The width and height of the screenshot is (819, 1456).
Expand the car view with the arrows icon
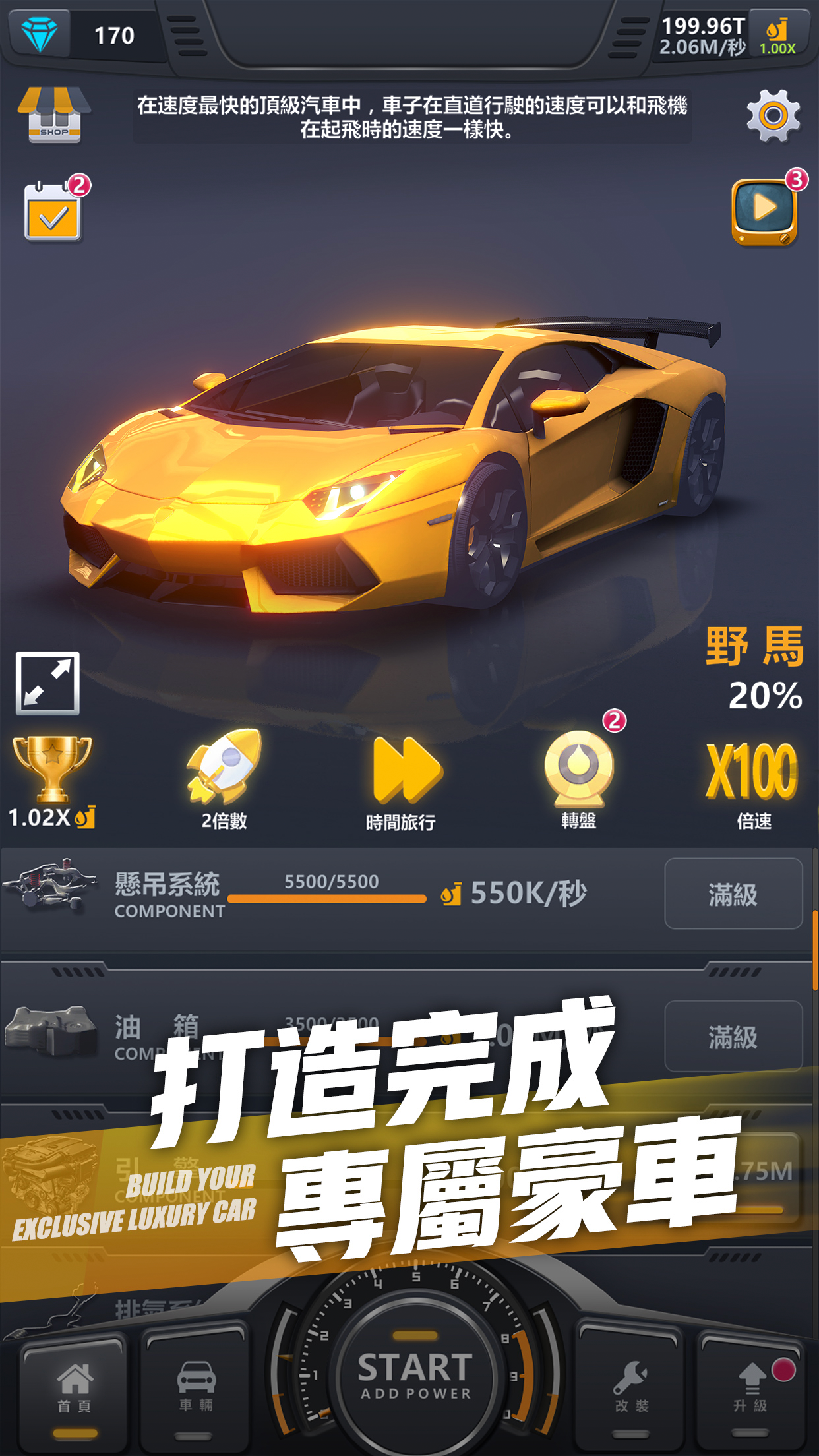[47, 683]
